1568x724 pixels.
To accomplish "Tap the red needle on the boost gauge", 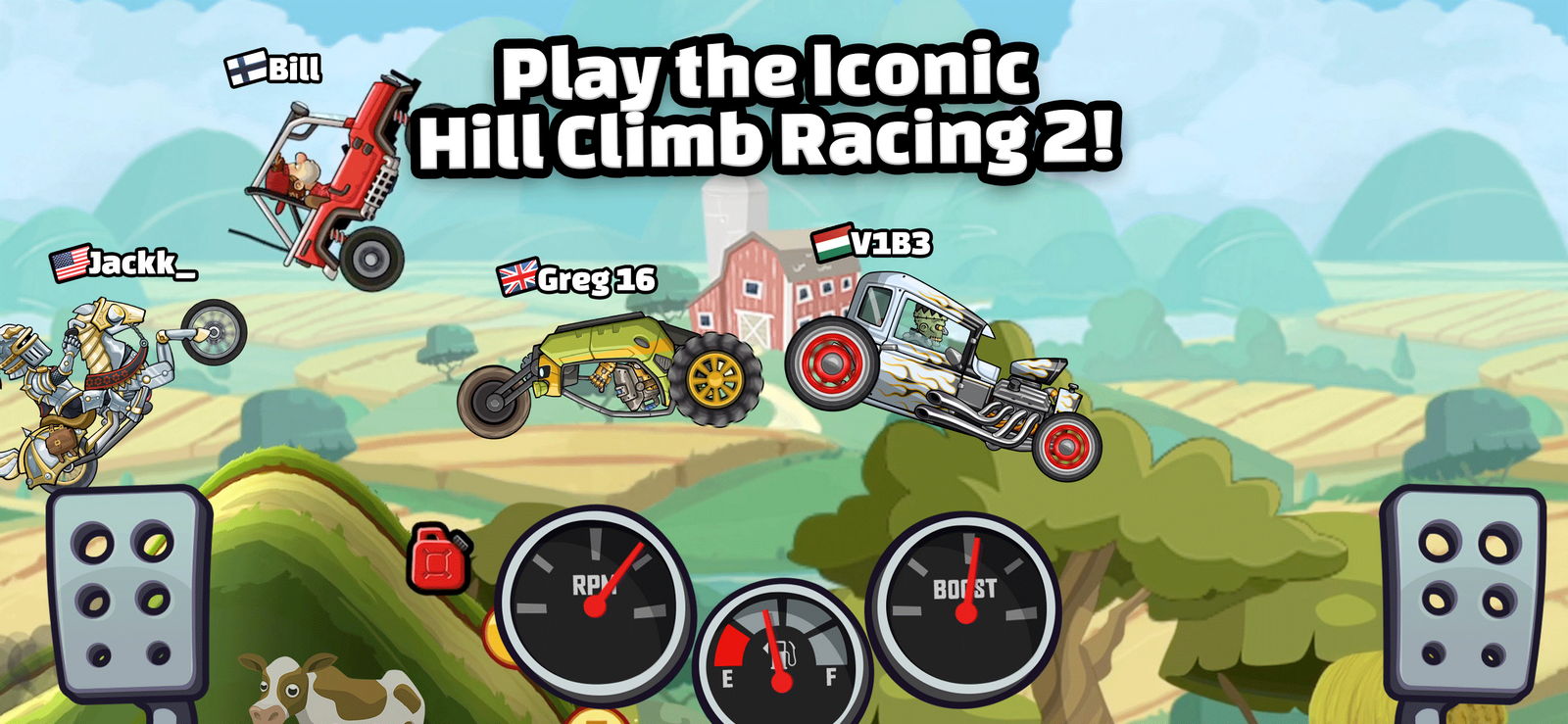I will [x=970, y=578].
